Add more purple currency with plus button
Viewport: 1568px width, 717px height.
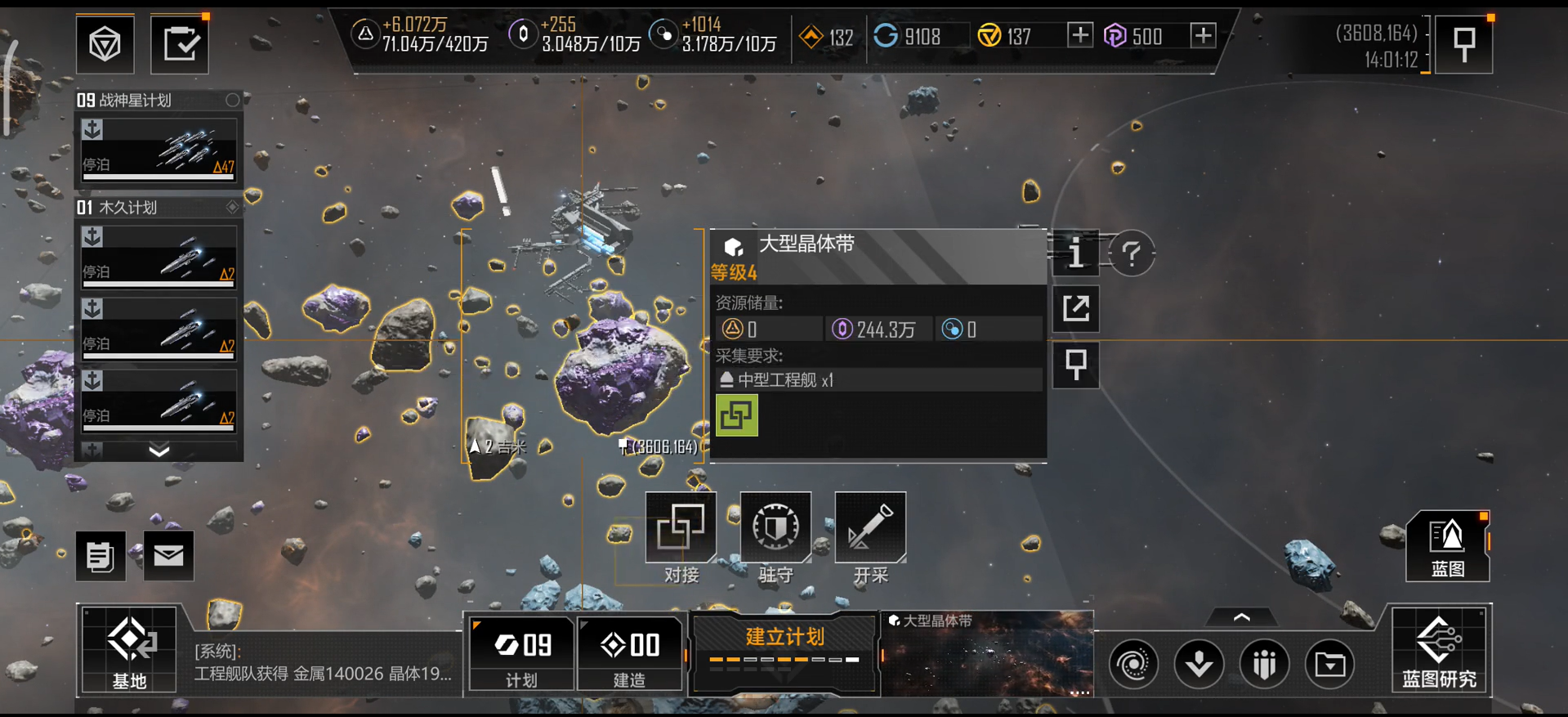1203,35
